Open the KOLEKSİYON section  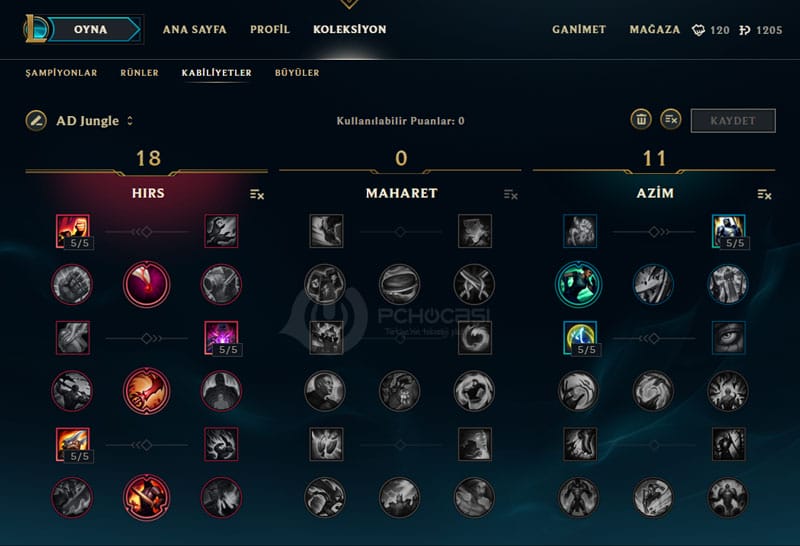[349, 30]
